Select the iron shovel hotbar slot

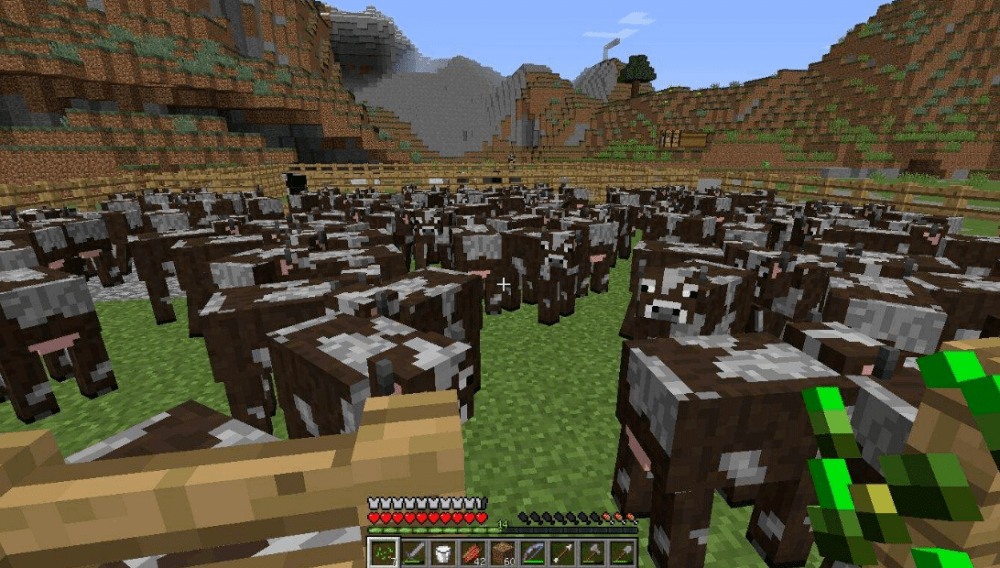click(x=622, y=552)
